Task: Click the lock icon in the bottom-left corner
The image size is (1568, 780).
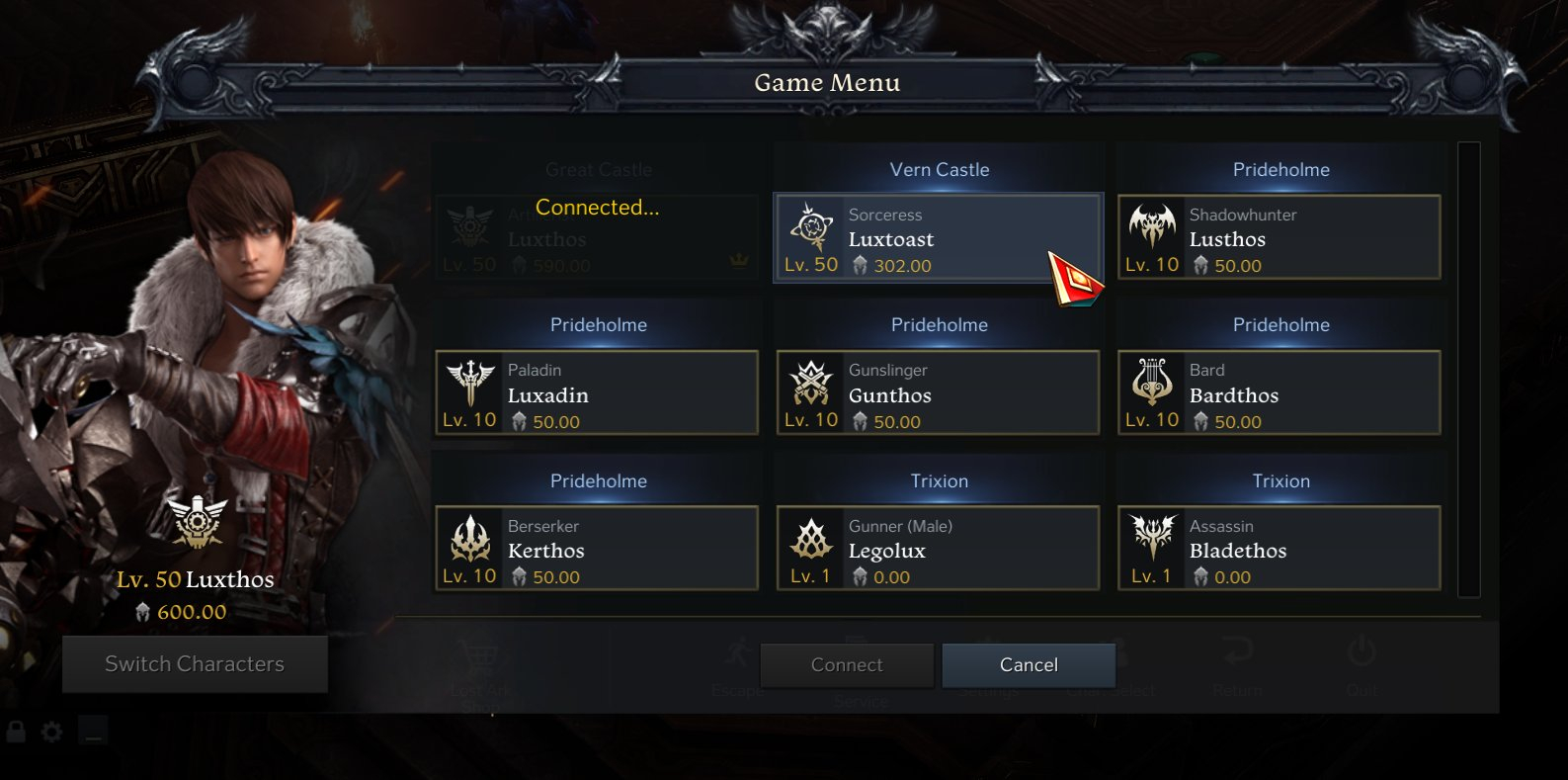Action: (14, 732)
